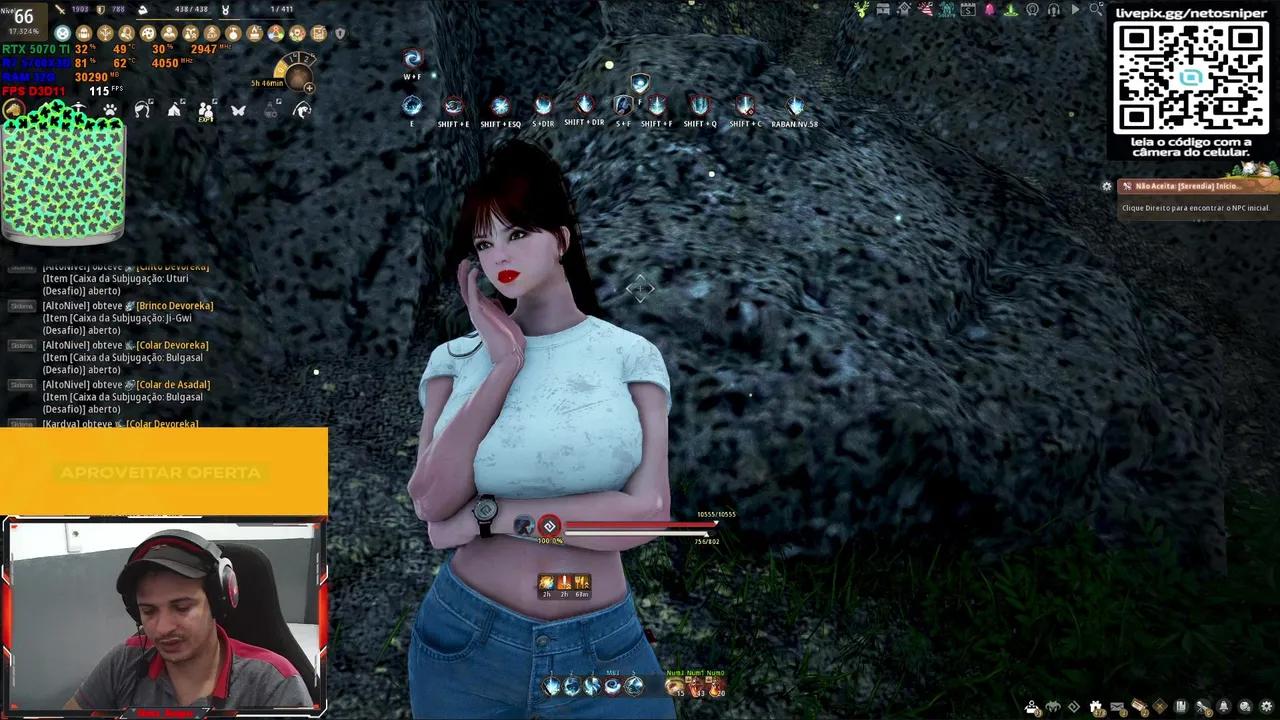The height and width of the screenshot is (720, 1280).
Task: Click the RABAN.NV.58 skill icon
Action: point(796,106)
